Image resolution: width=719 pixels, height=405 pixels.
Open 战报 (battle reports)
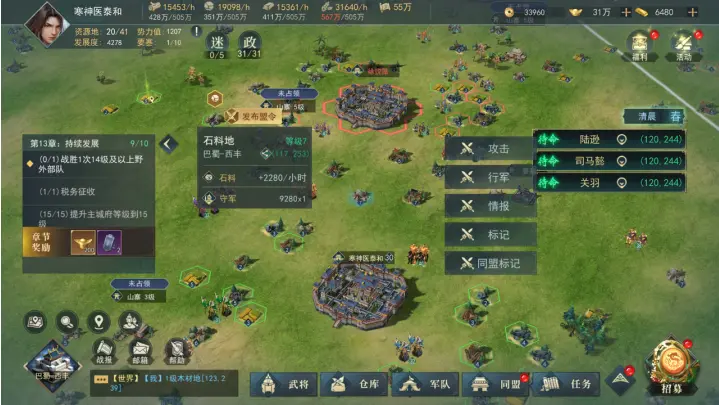coord(104,351)
